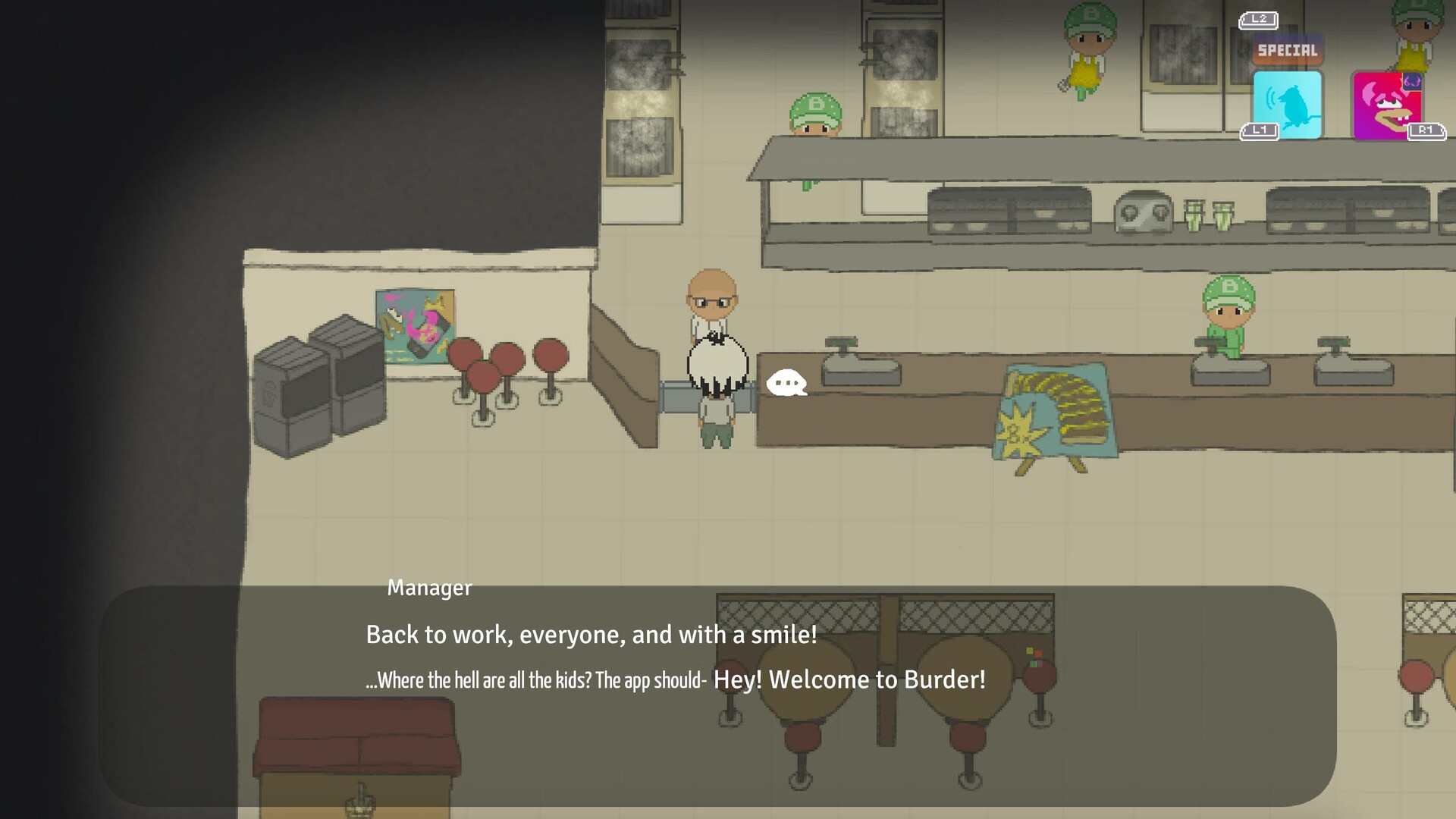The height and width of the screenshot is (819, 1456).
Task: Click the L1 button prompt label
Action: click(x=1260, y=130)
